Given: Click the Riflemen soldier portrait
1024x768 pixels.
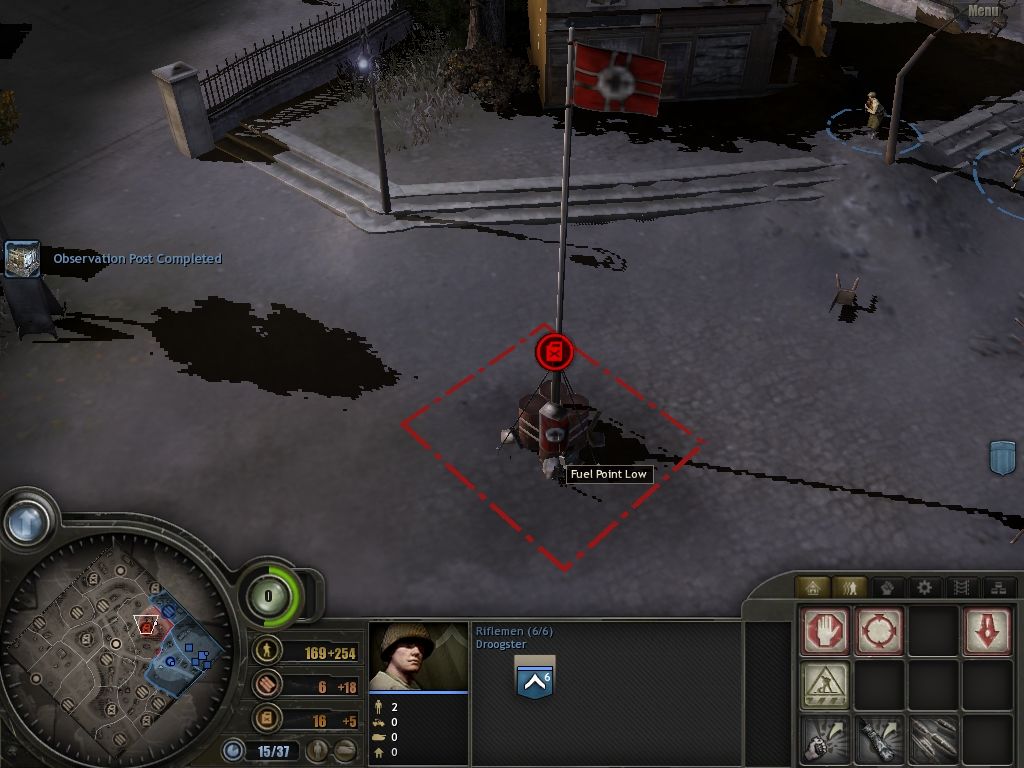Looking at the screenshot, I should point(417,655).
